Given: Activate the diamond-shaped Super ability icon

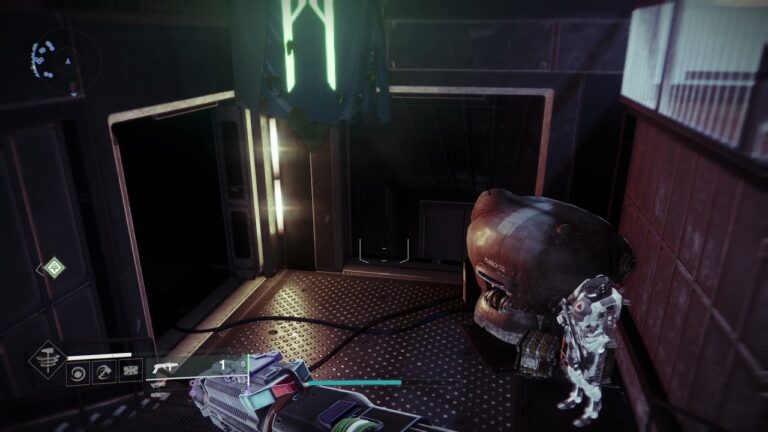Looking at the screenshot, I should point(46,359).
